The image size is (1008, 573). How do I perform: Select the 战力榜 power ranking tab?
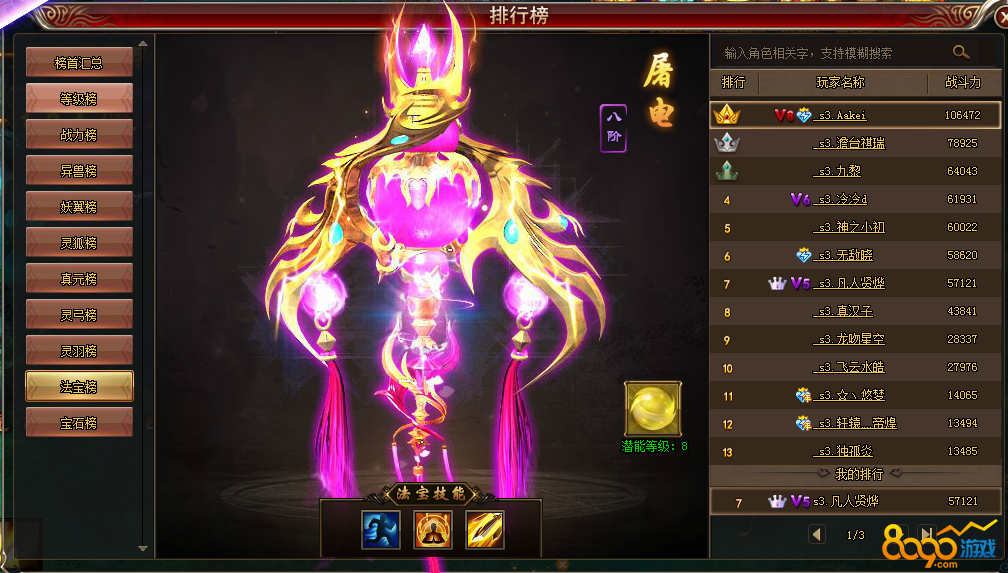click(x=79, y=135)
